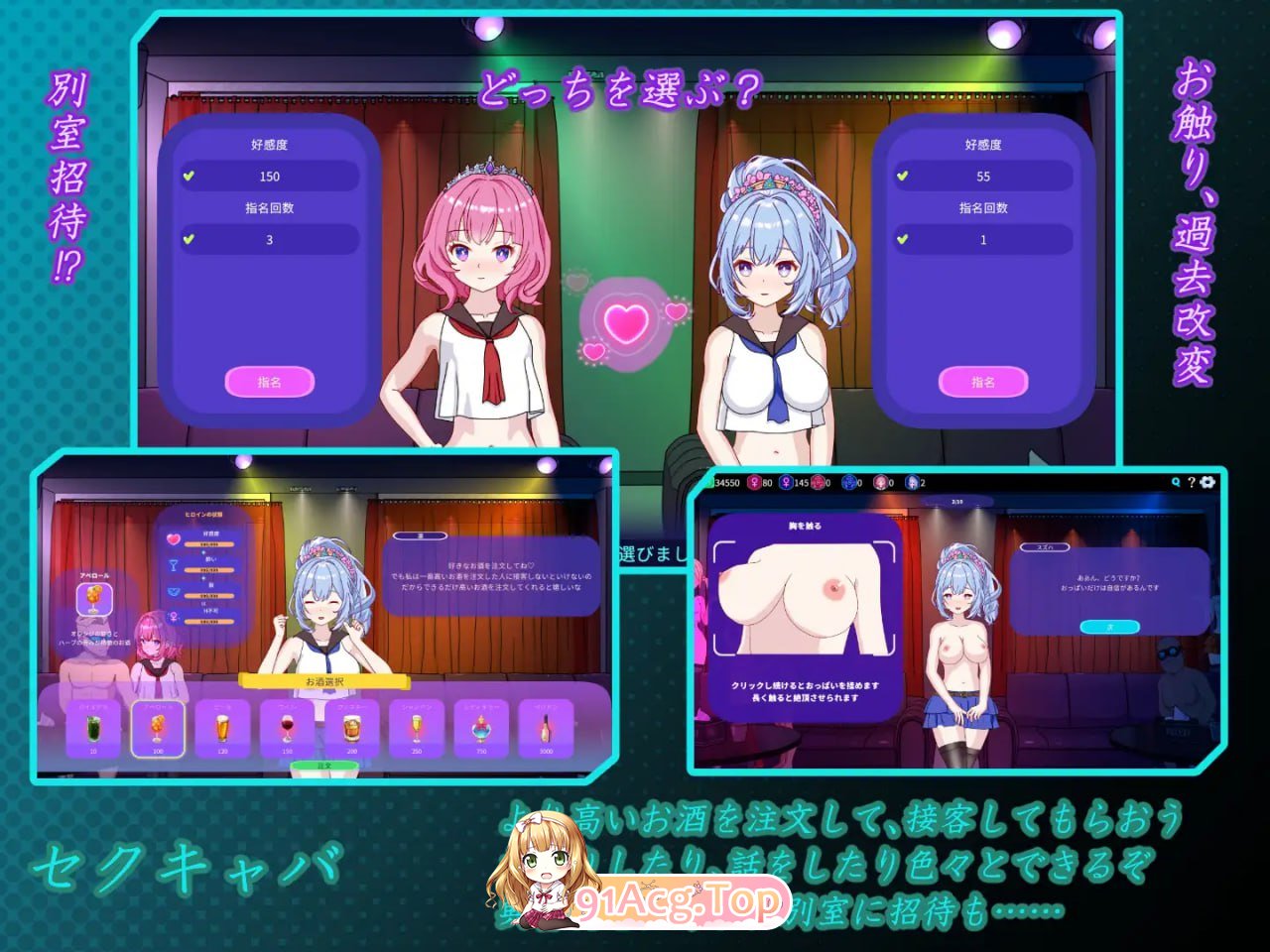This screenshot has width=1270, height=952.
Task: Open the settings gear in the top status bar
Action: pyautogui.click(x=1206, y=483)
